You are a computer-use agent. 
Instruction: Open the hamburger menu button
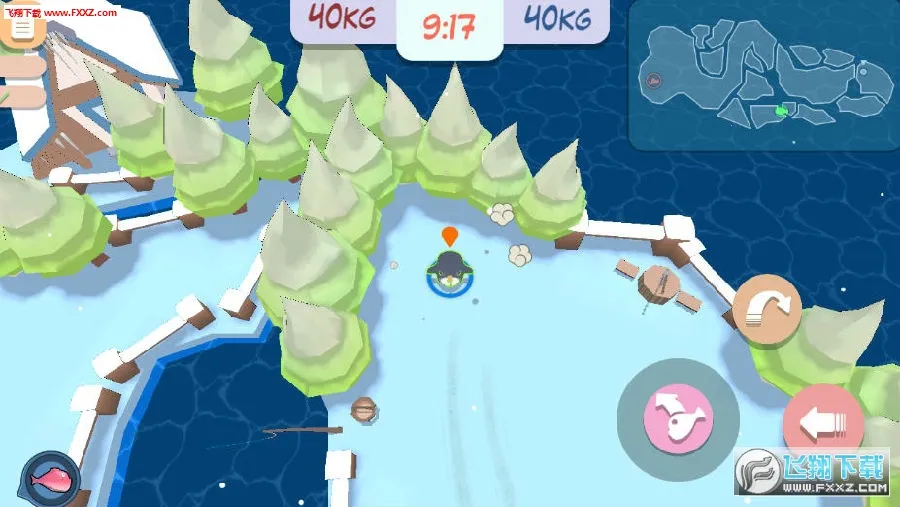point(22,28)
